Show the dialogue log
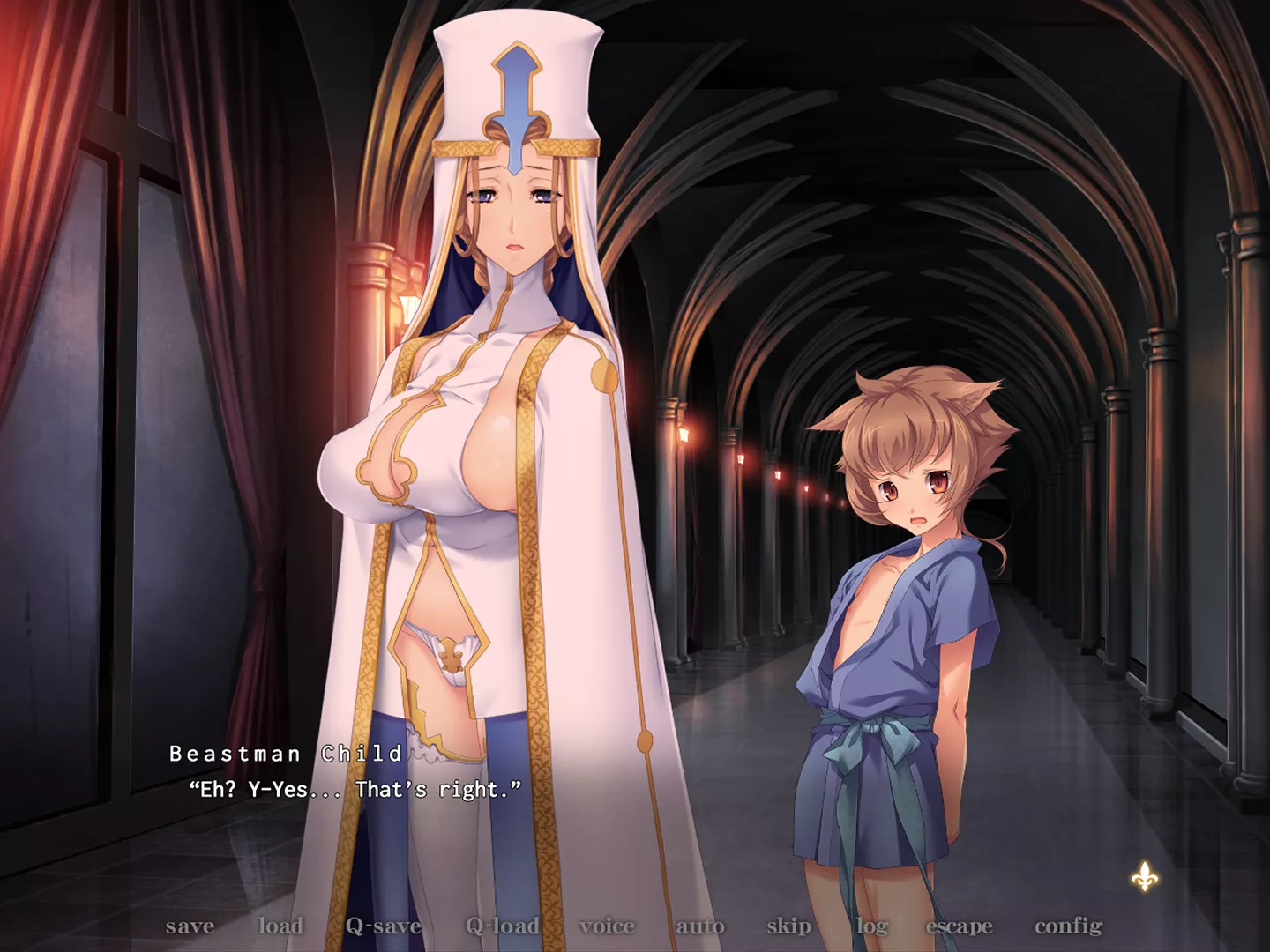The height and width of the screenshot is (952, 1270). (871, 926)
